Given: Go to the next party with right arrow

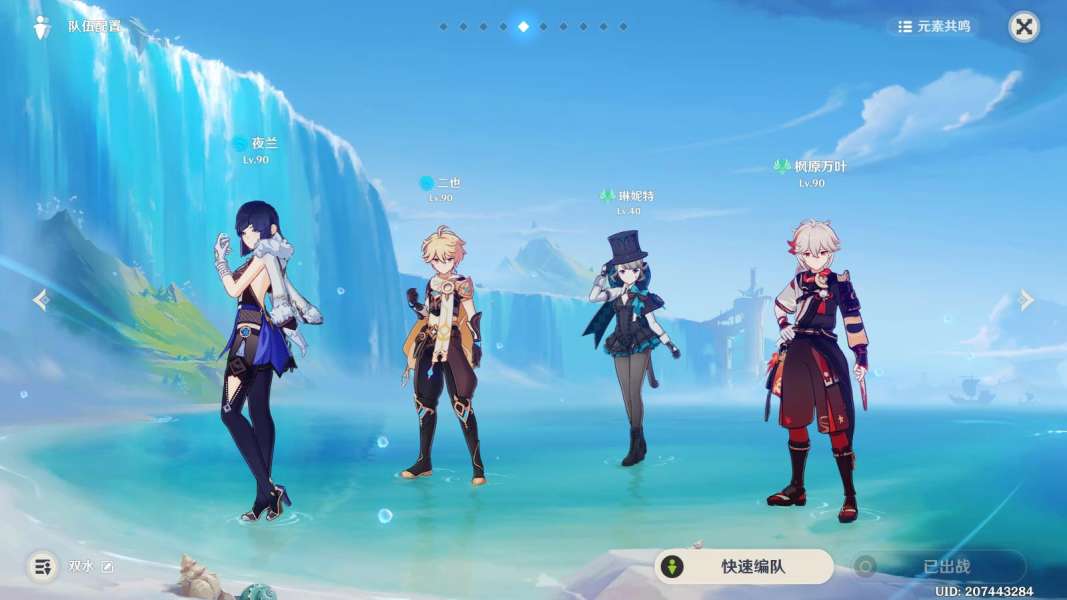Looking at the screenshot, I should coord(1026,300).
